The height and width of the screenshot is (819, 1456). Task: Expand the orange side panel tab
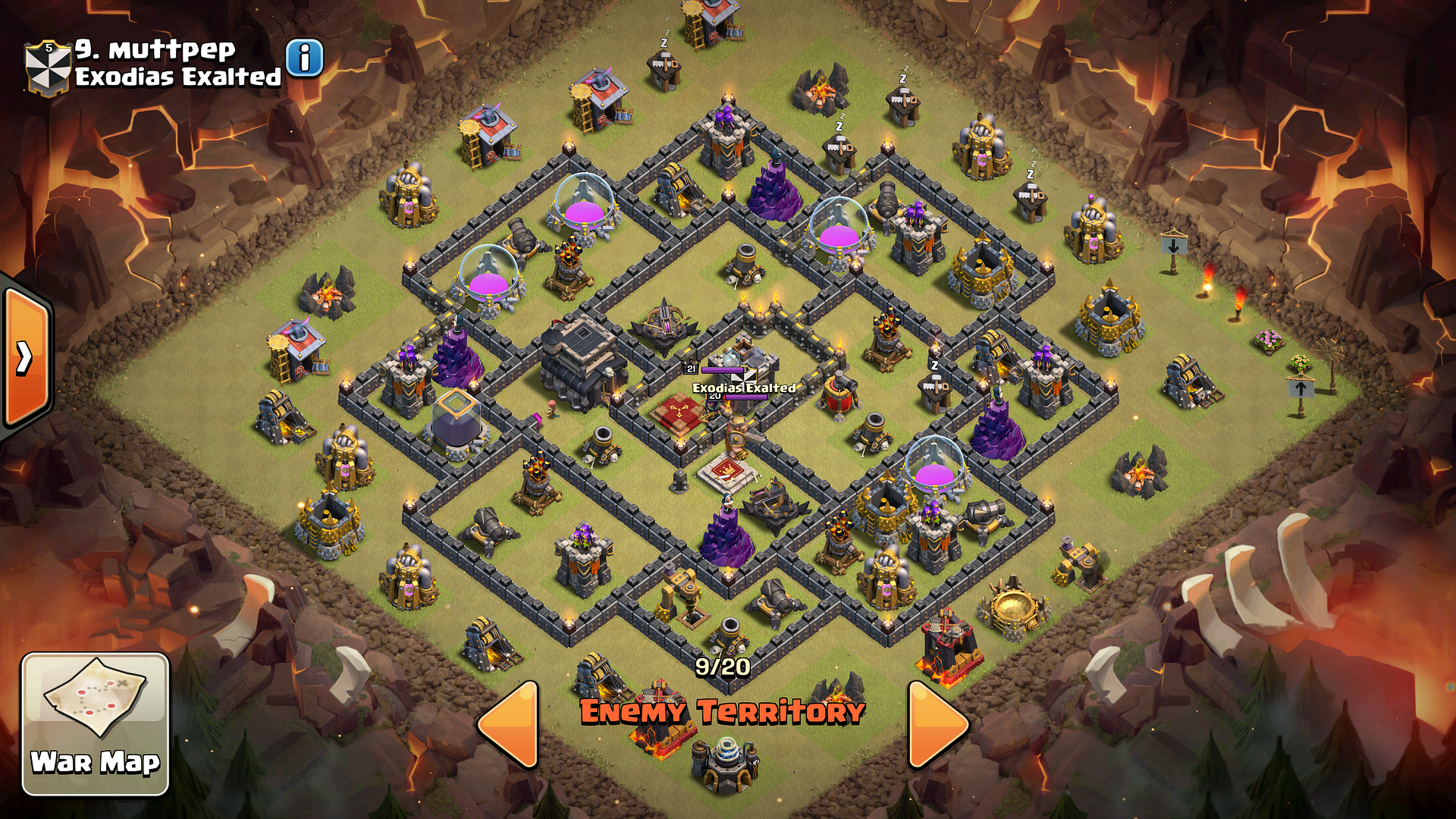point(26,358)
